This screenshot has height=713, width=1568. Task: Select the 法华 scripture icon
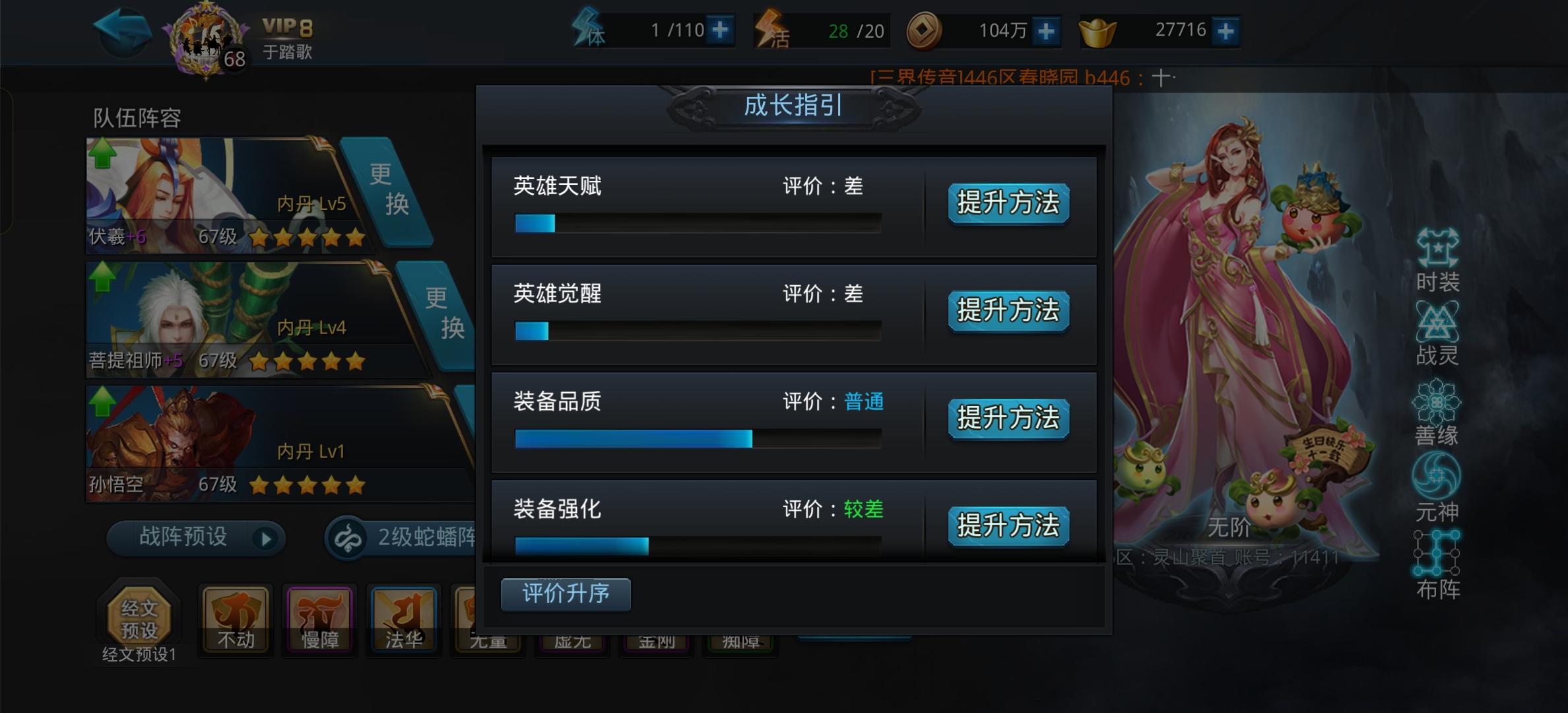[x=403, y=619]
